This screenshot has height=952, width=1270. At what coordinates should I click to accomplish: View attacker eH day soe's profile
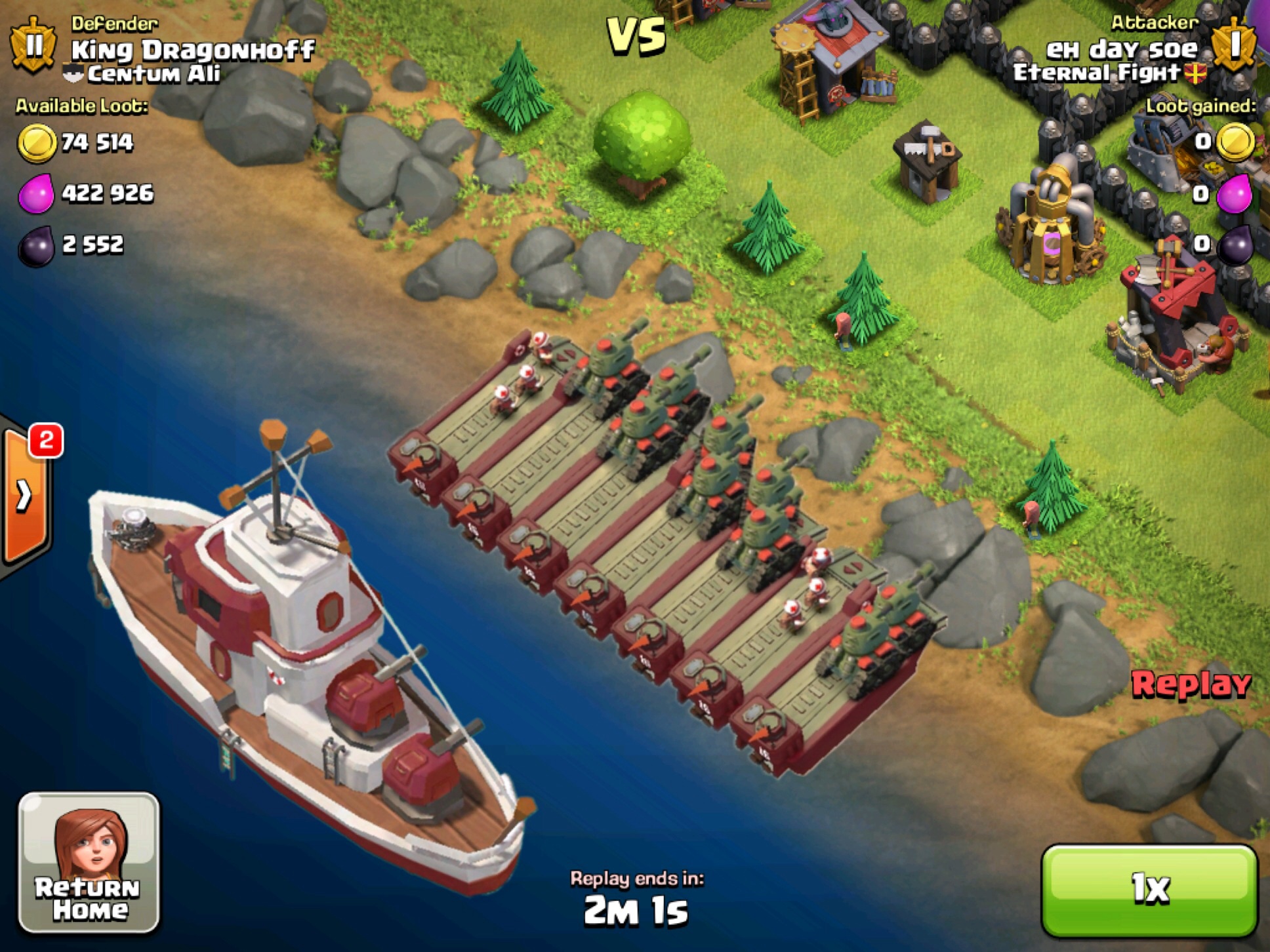[x=1121, y=50]
